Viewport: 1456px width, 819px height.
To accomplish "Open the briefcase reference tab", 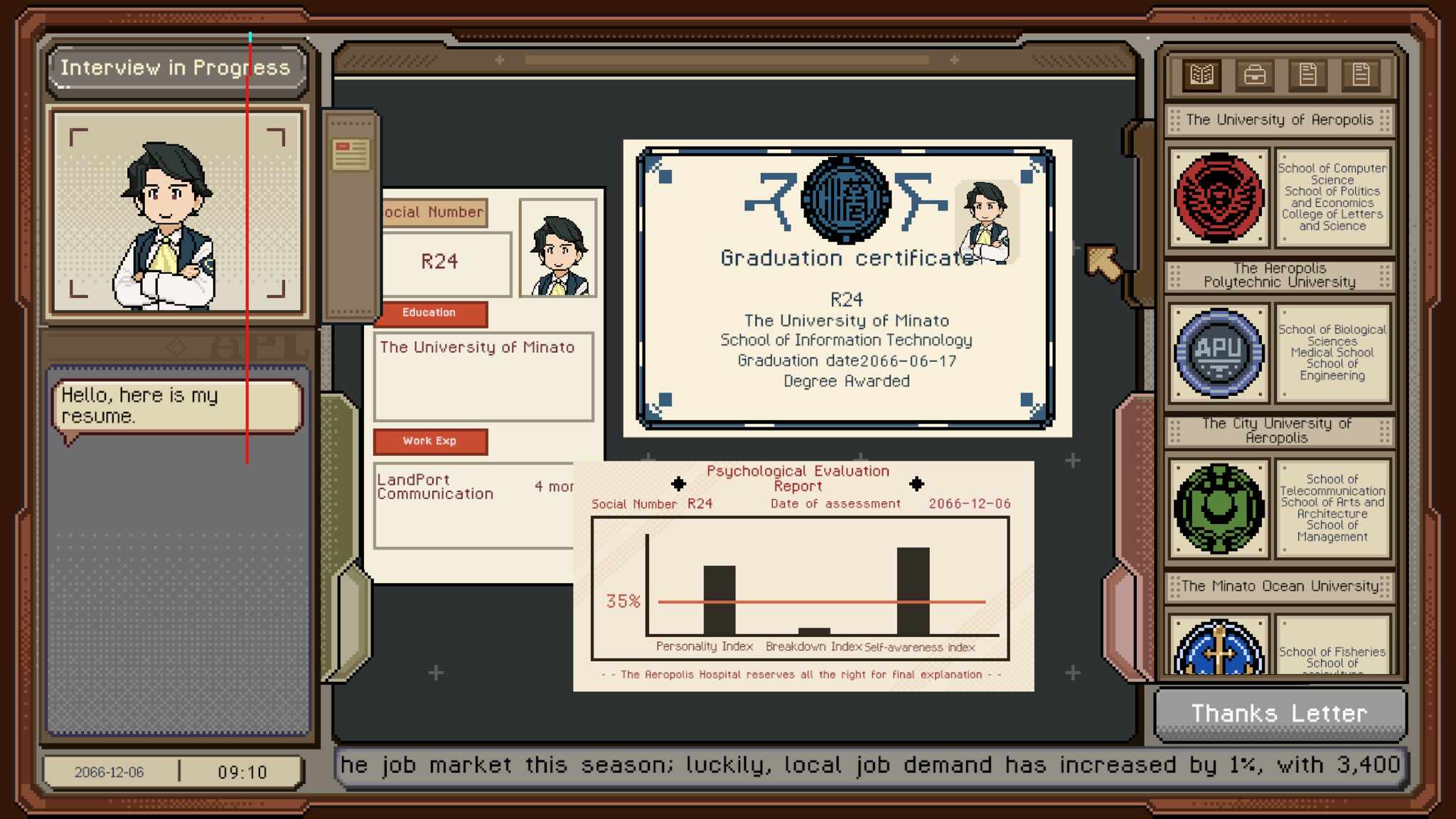I will click(1255, 75).
